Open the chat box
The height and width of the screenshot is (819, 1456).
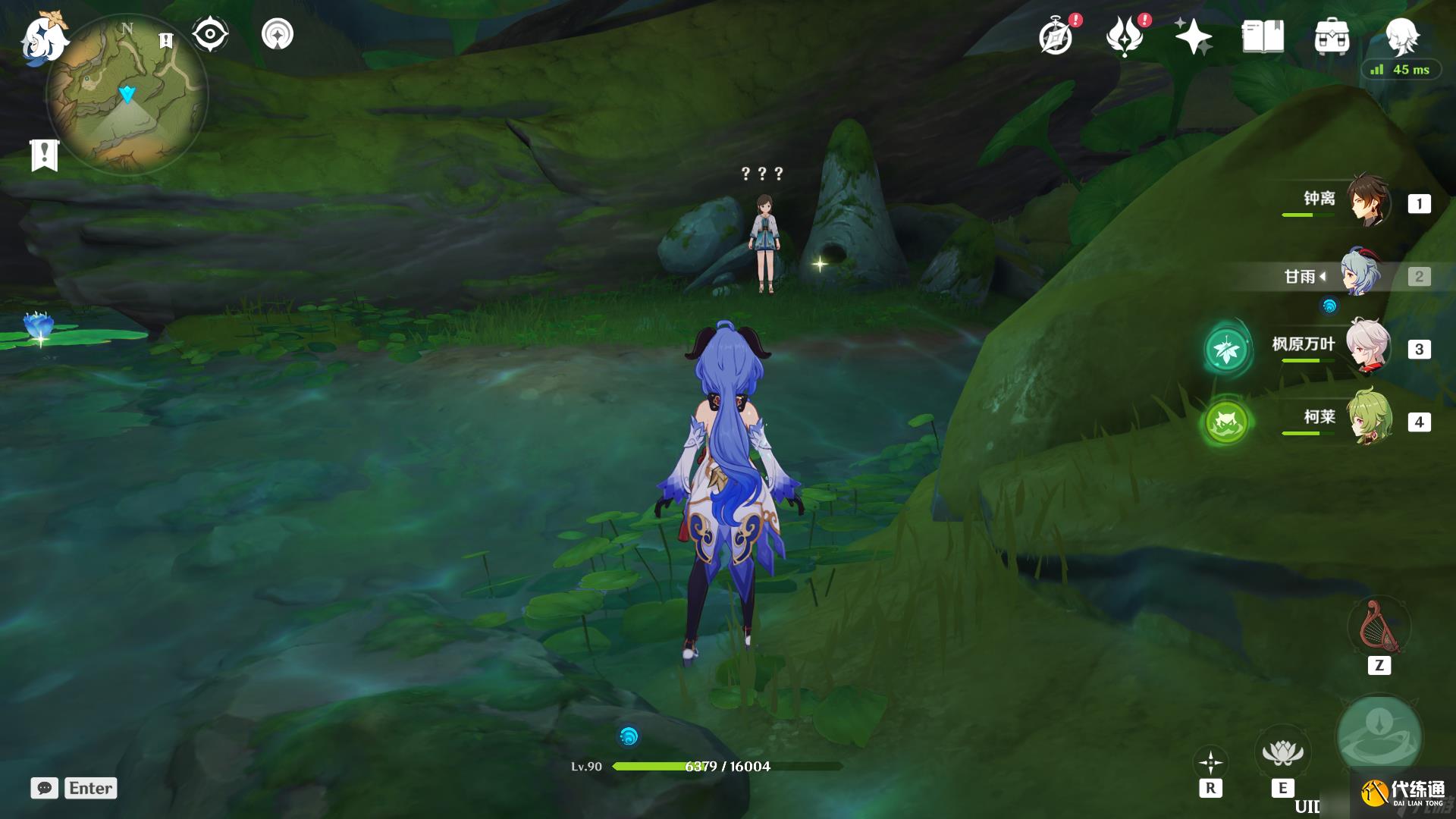point(45,788)
